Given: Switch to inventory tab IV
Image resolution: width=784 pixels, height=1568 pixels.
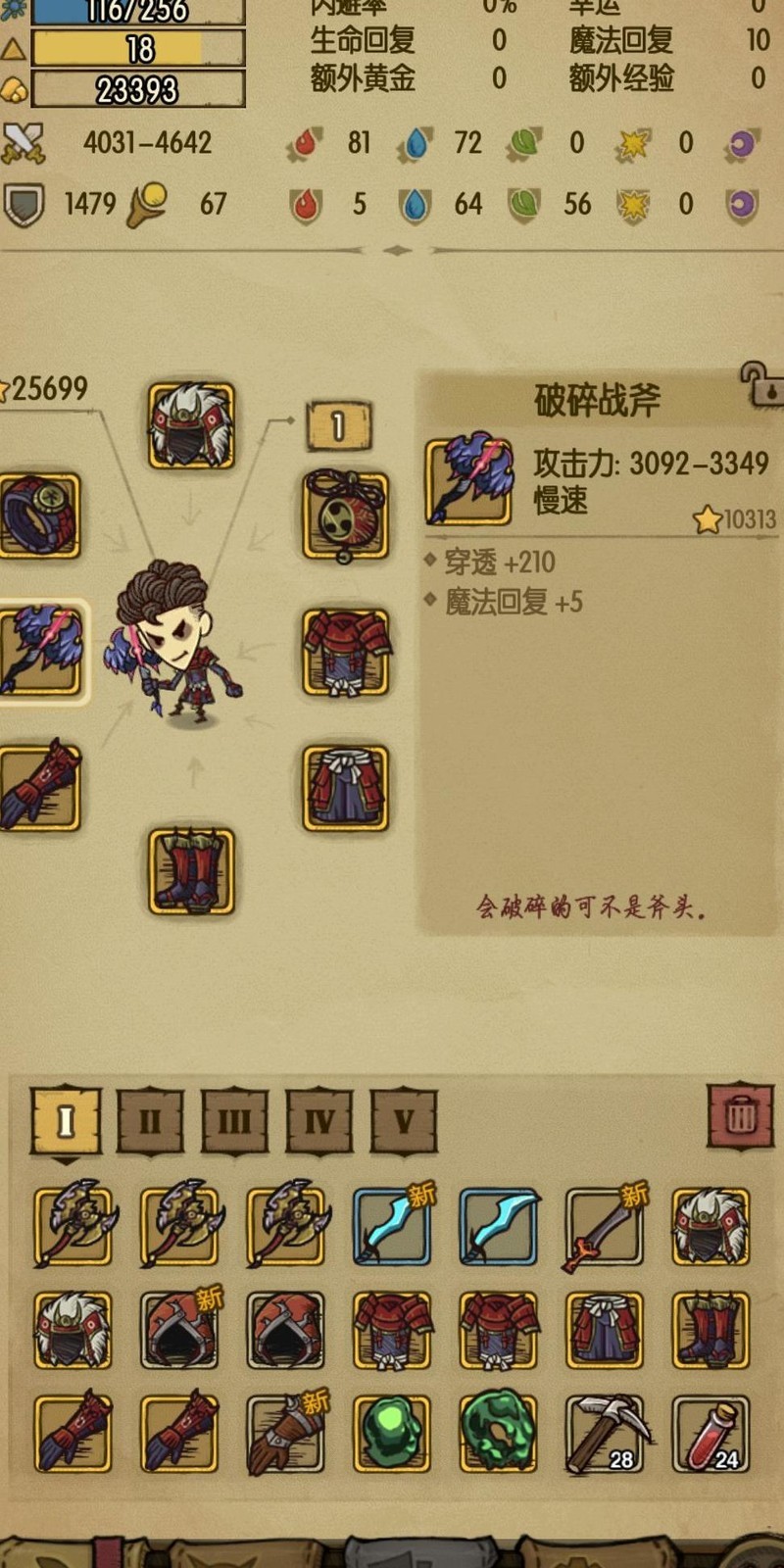Looking at the screenshot, I should 319,1119.
